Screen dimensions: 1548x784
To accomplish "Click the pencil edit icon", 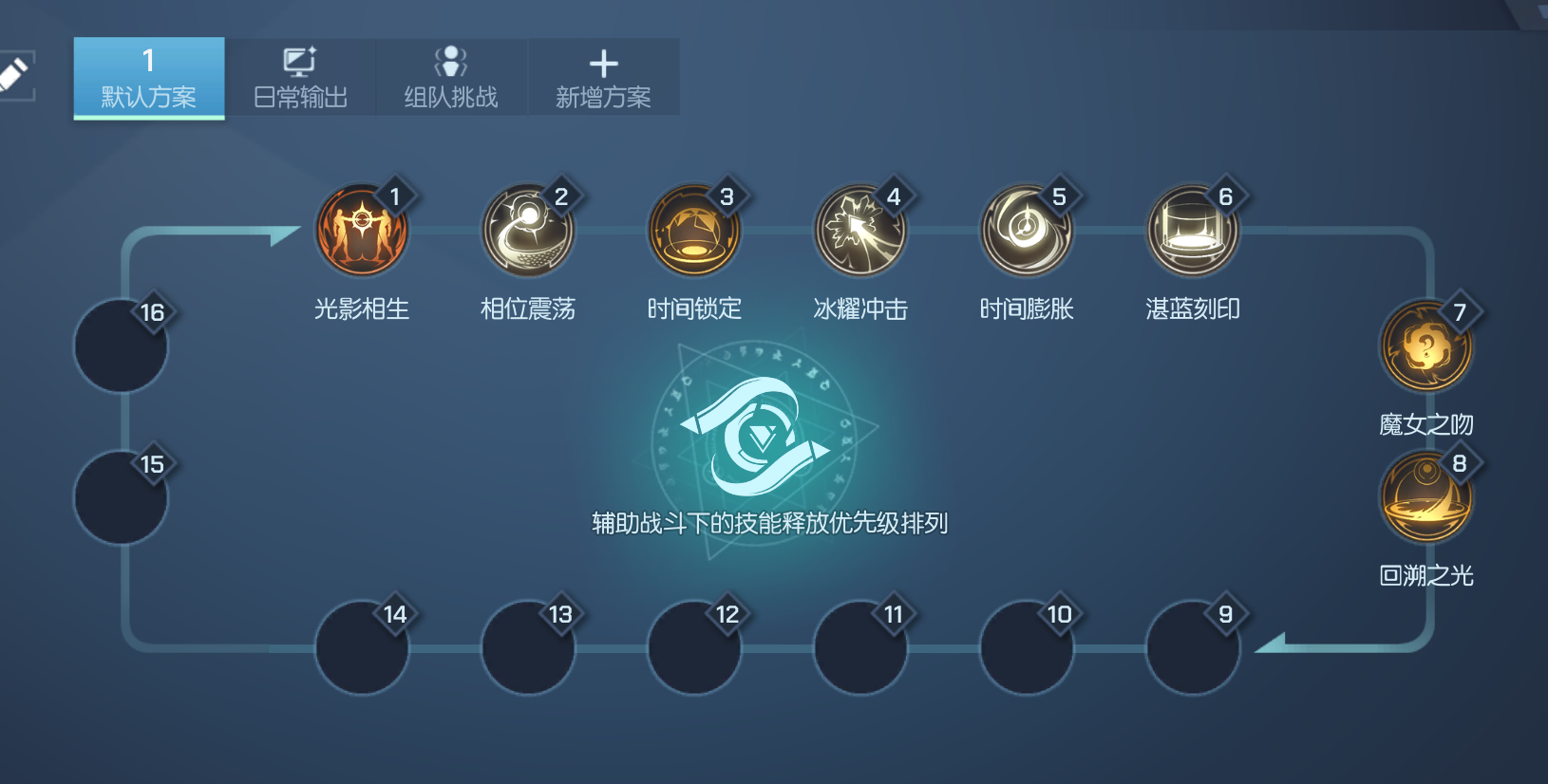I will pyautogui.click(x=14, y=74).
